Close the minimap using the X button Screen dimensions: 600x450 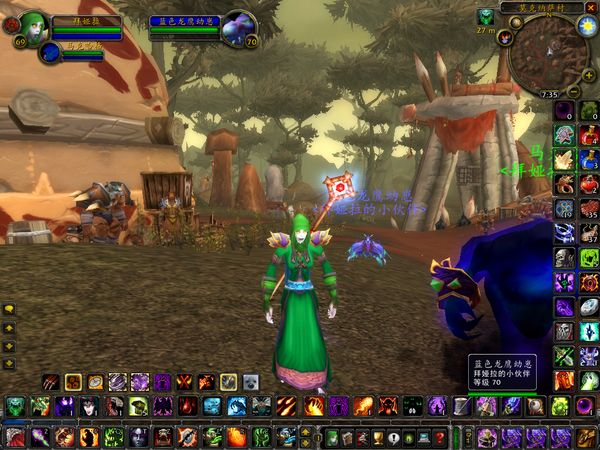[x=592, y=7]
